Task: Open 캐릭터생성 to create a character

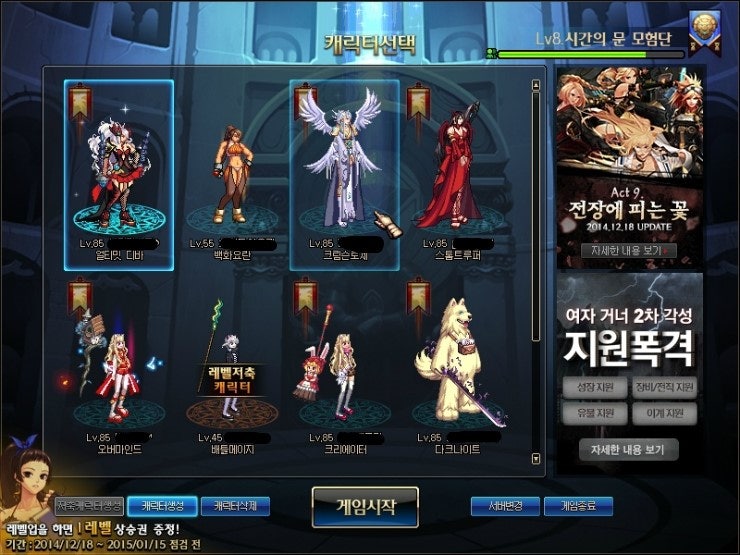Action: click(162, 506)
